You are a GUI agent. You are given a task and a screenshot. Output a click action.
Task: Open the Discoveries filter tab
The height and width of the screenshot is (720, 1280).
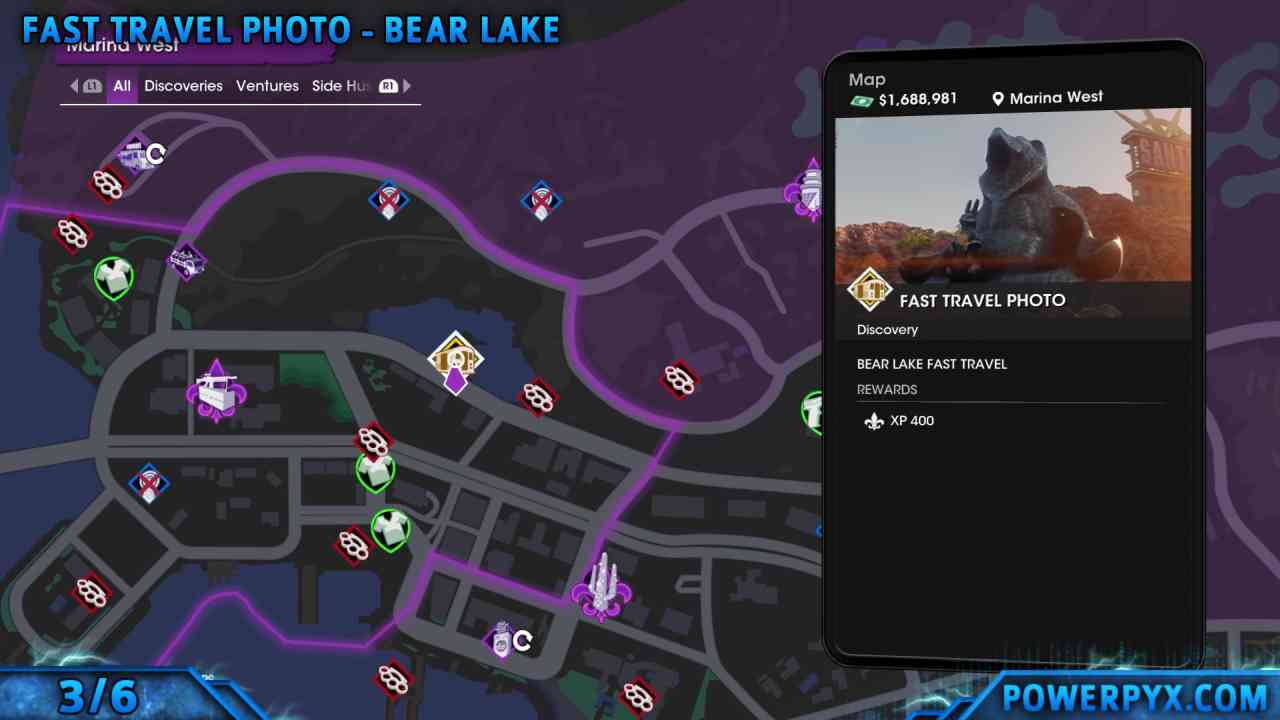tap(183, 86)
